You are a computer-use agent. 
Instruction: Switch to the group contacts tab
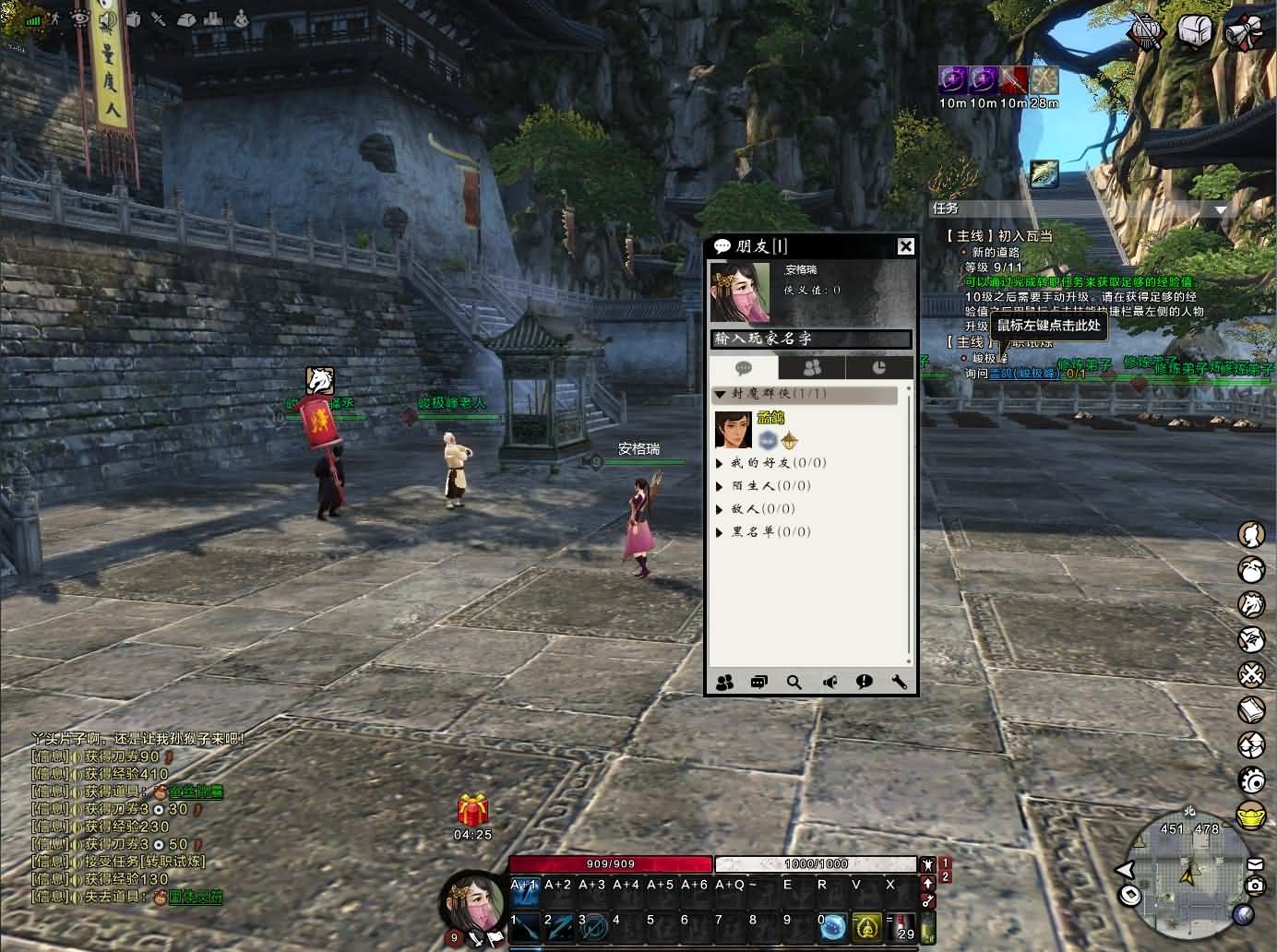pyautogui.click(x=812, y=368)
